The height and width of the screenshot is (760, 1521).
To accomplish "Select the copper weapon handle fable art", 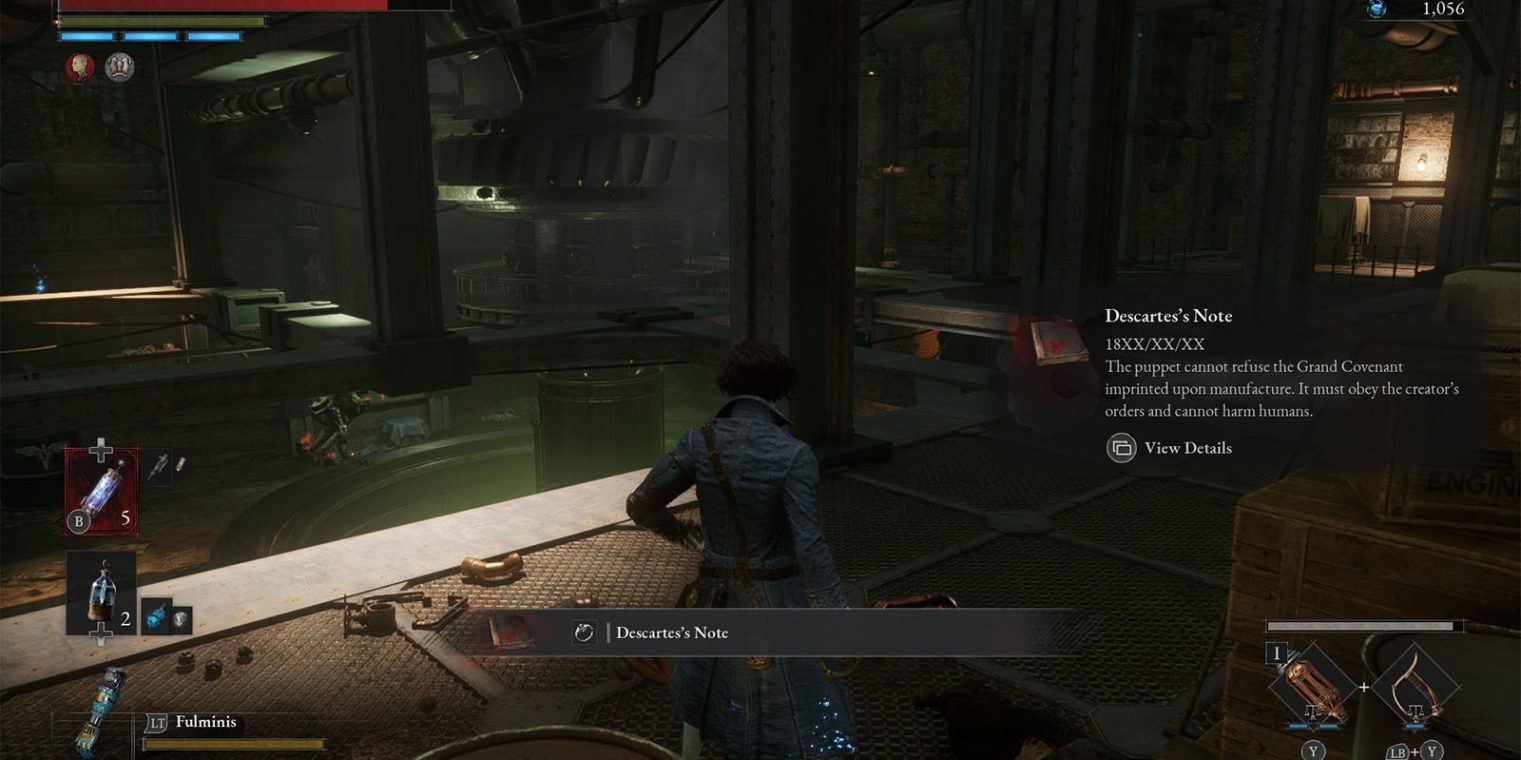I will pyautogui.click(x=1312, y=687).
